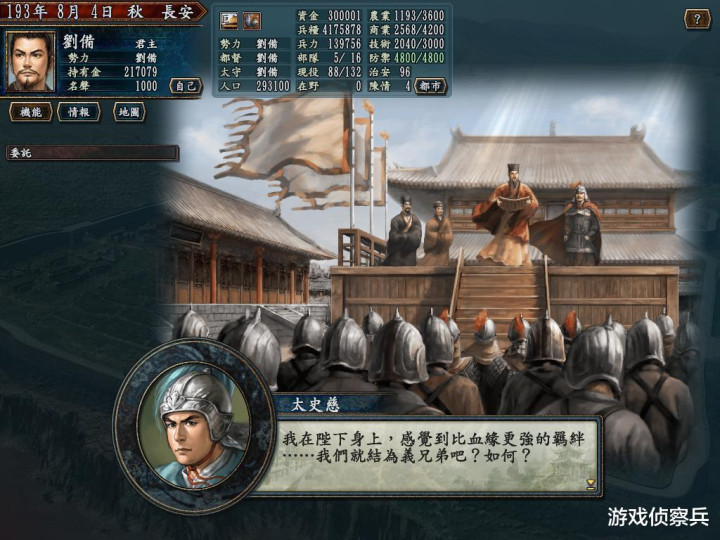720x540 pixels.
Task: Open the 地圖 (map) view
Action: 129,112
